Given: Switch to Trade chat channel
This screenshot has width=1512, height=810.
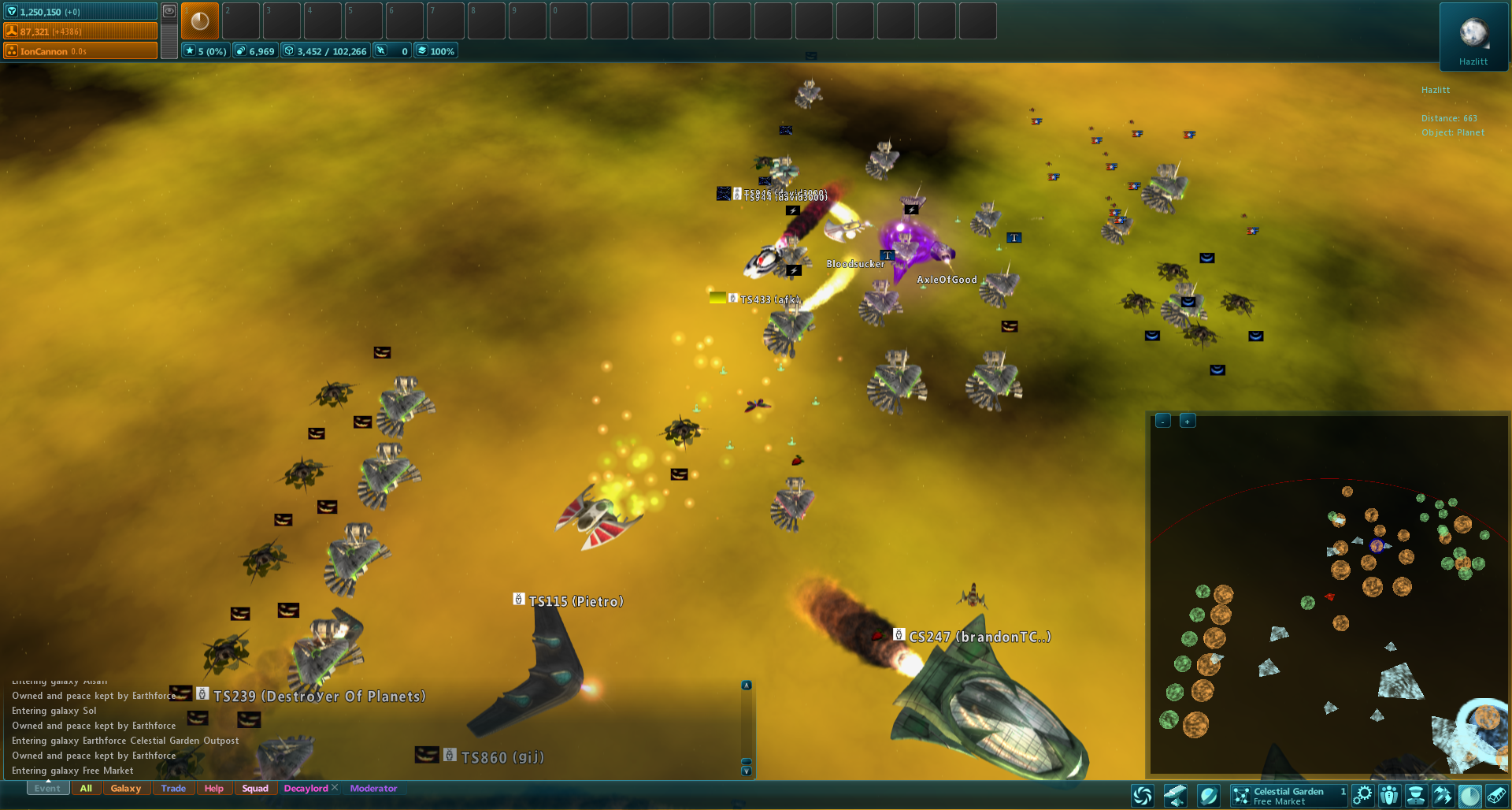Looking at the screenshot, I should point(173,788).
